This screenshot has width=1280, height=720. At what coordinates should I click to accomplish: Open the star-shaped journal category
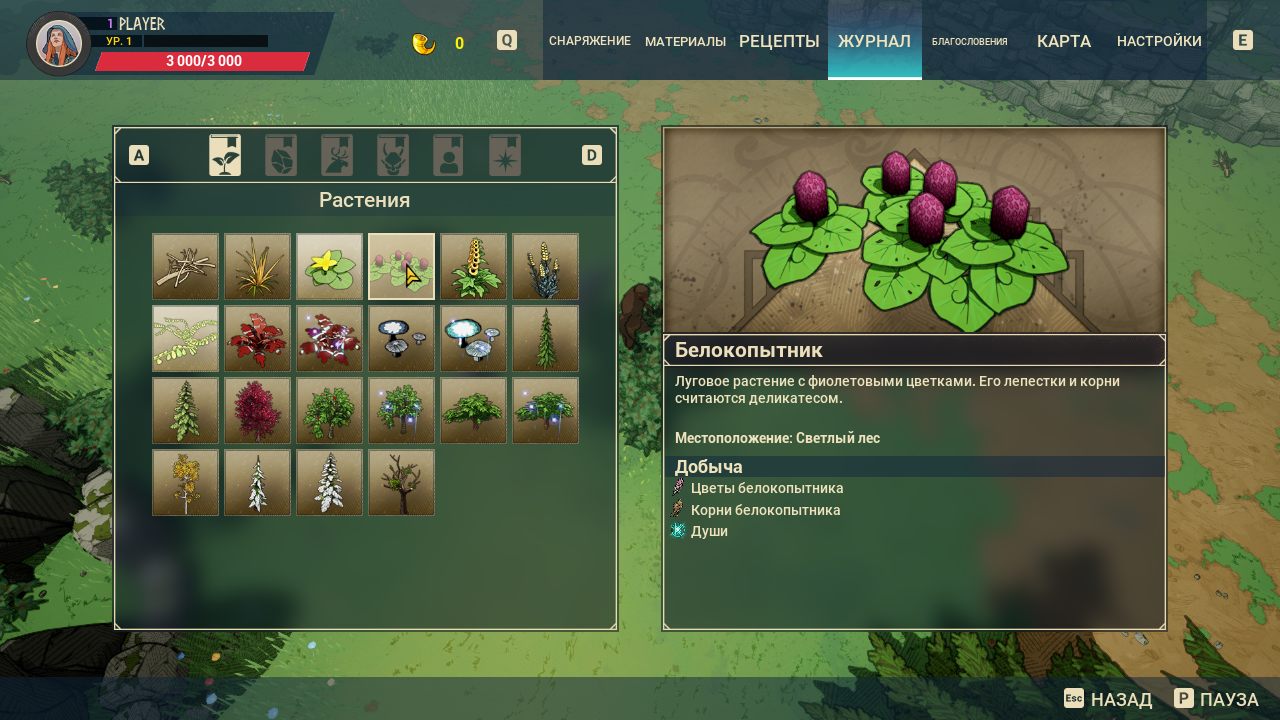(505, 156)
